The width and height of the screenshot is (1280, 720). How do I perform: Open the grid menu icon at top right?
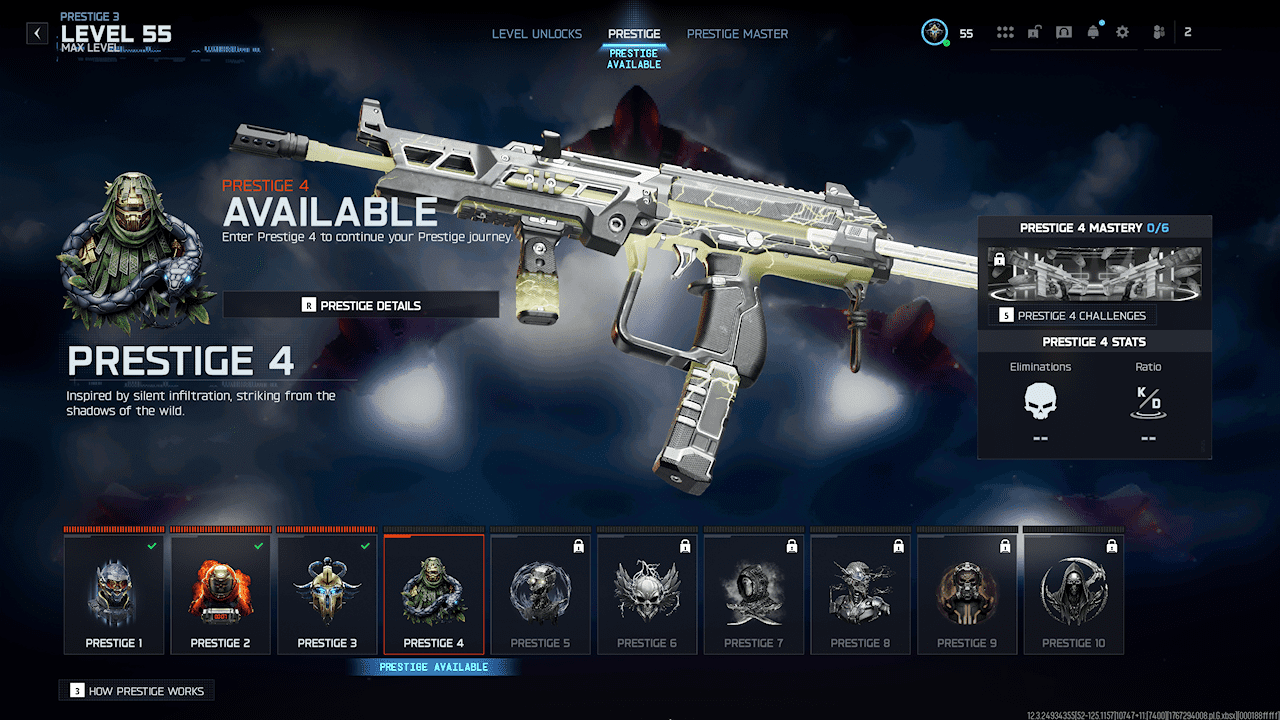pyautogui.click(x=1005, y=31)
